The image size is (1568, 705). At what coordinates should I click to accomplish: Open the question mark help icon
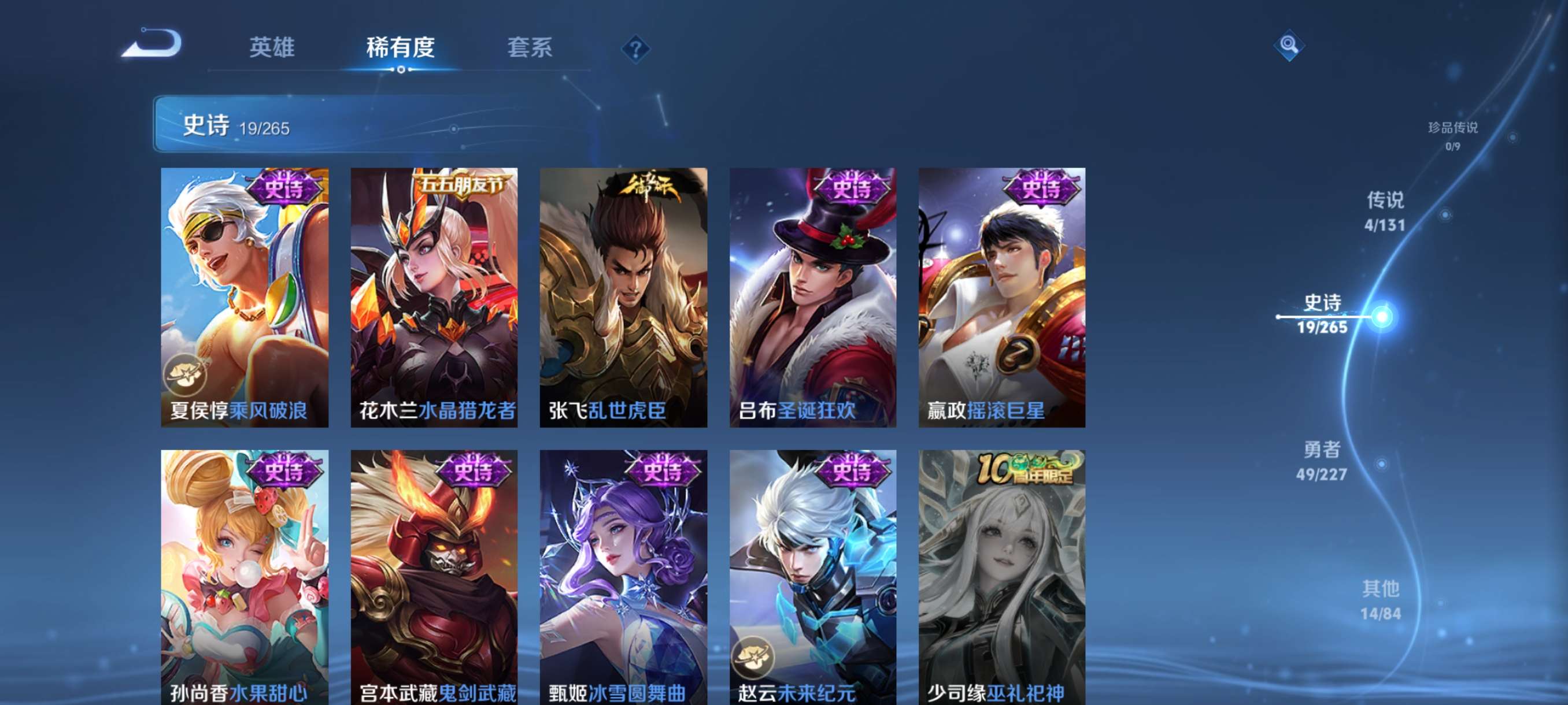pyautogui.click(x=635, y=49)
